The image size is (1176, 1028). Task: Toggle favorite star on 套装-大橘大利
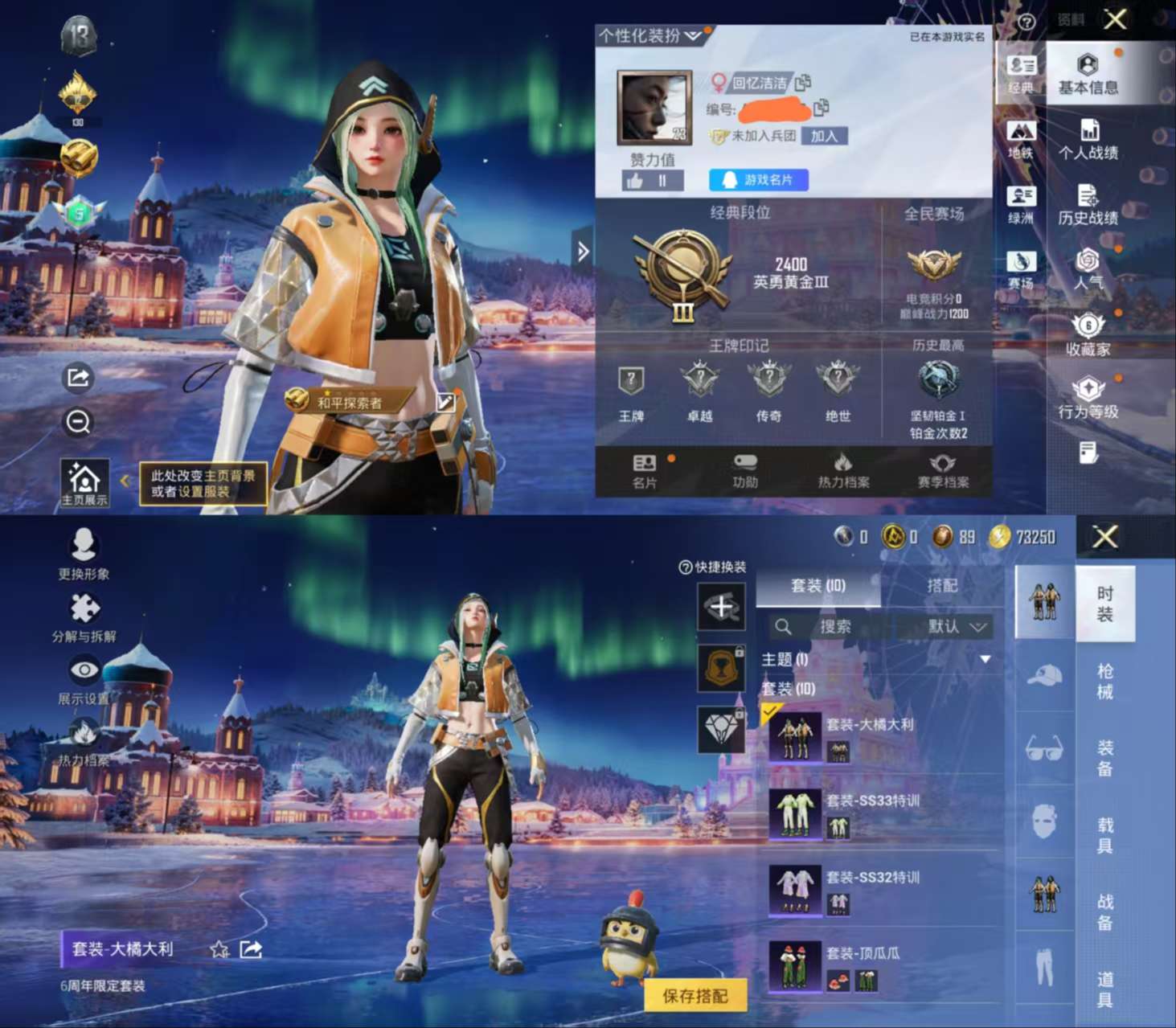[x=219, y=948]
